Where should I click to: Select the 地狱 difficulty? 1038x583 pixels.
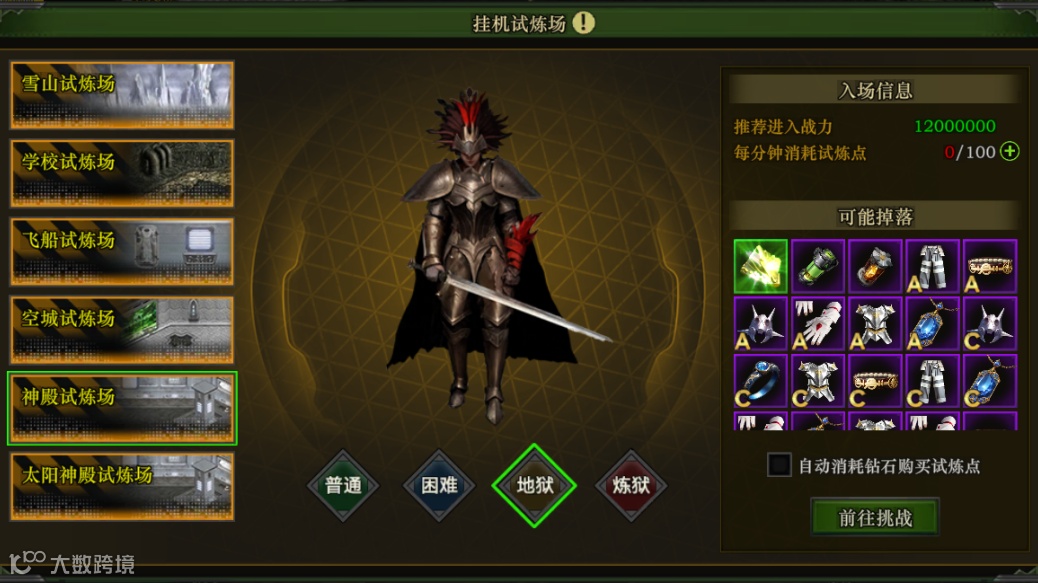(x=535, y=486)
